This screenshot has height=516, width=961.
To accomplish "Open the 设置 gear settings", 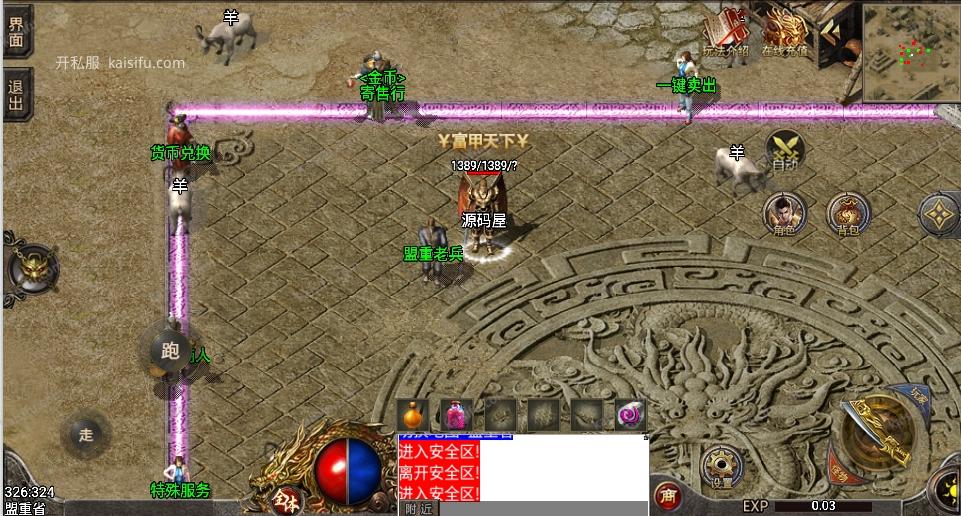I will [x=721, y=465].
